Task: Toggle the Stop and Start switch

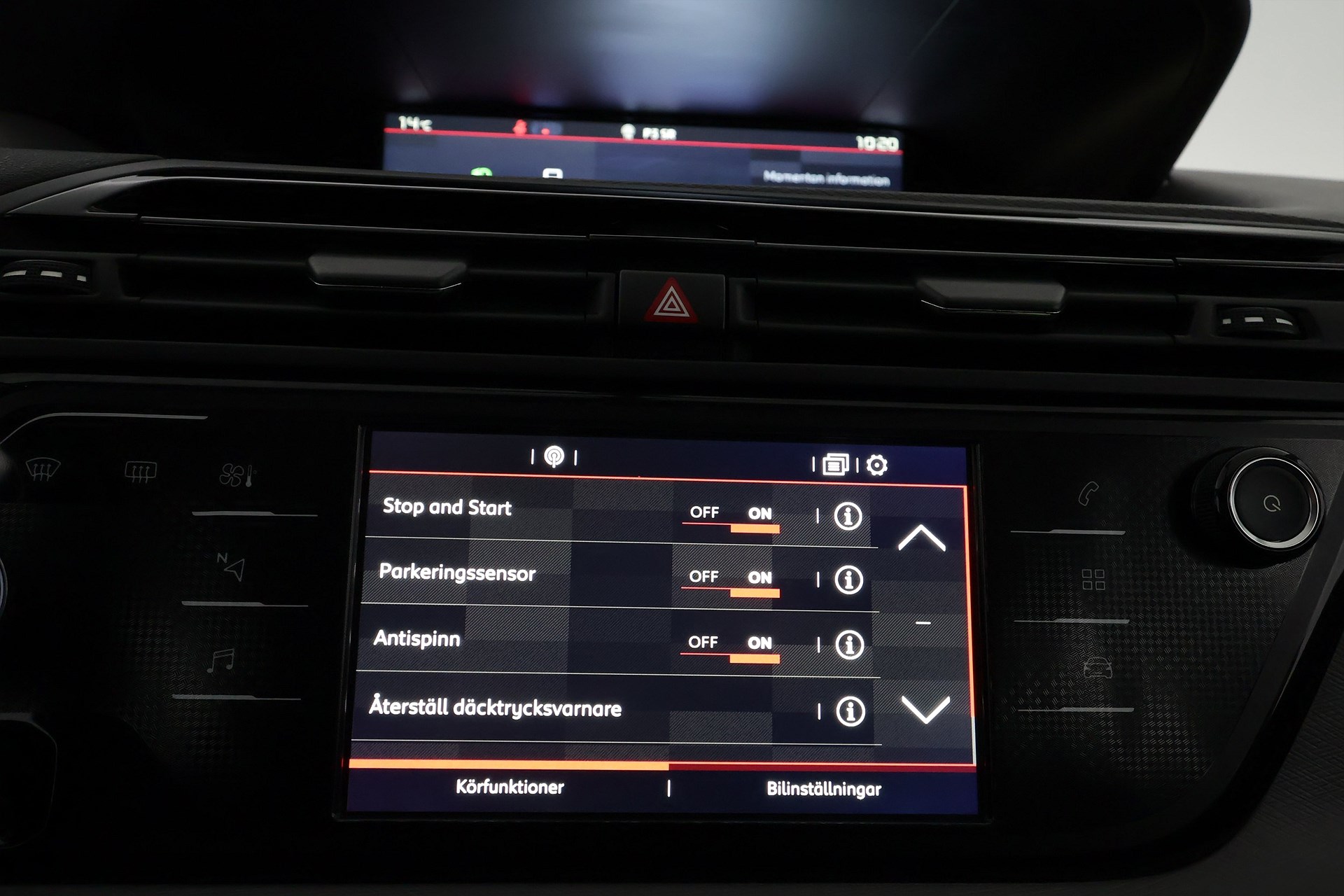Action: pos(731,517)
